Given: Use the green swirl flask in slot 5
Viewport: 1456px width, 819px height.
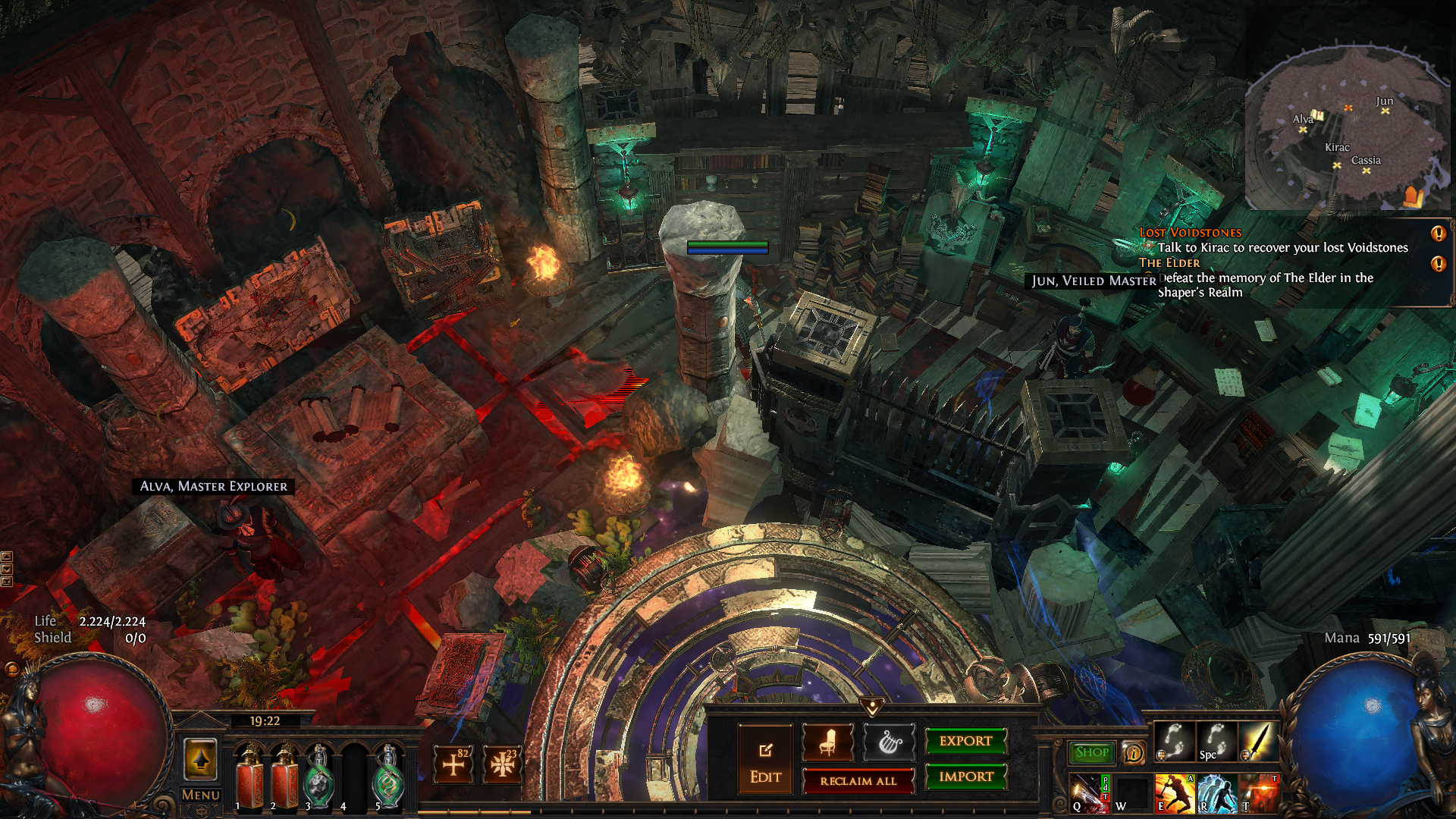Looking at the screenshot, I should point(389,776).
